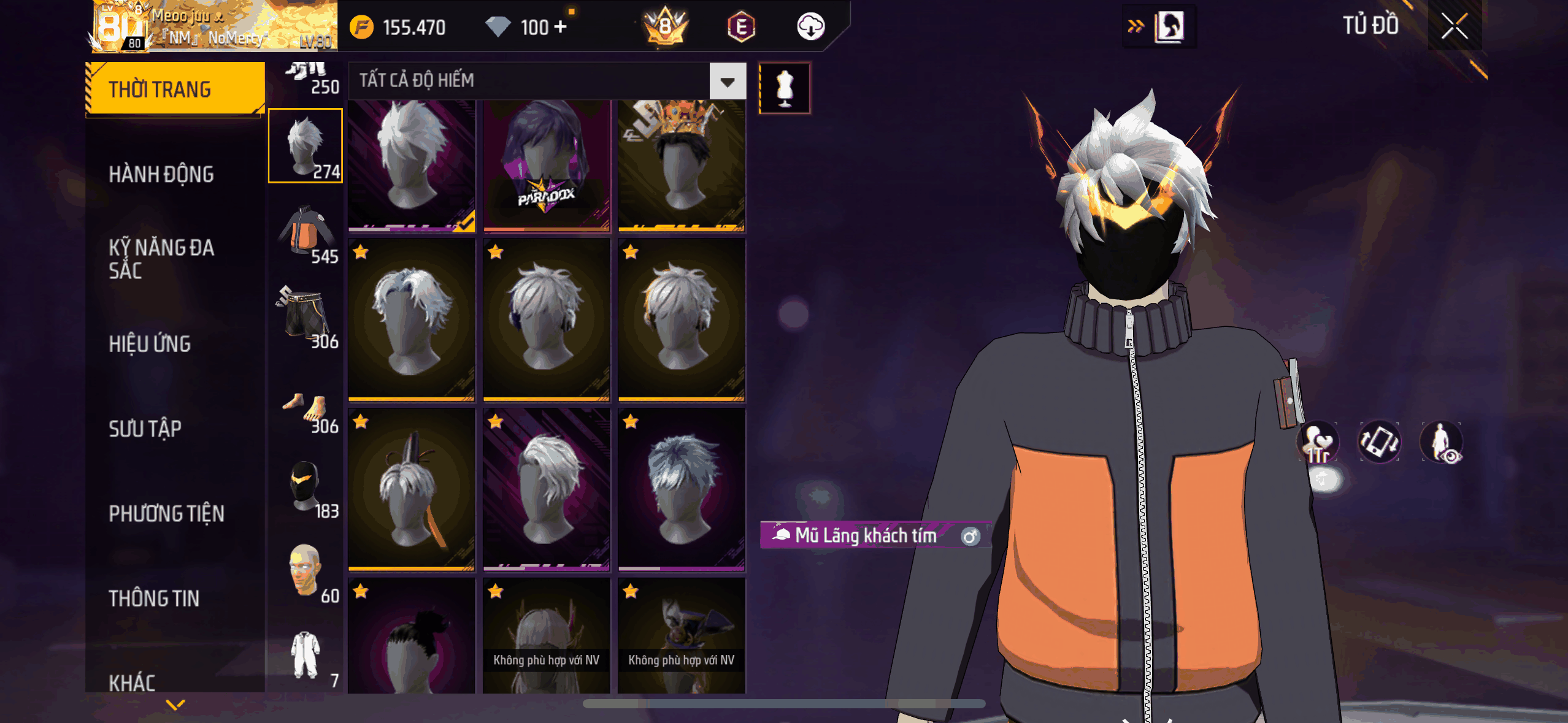Screen dimensions: 1568x723
Task: Open the KỸ NĂNG ĐA SẮC tab
Action: tap(161, 259)
